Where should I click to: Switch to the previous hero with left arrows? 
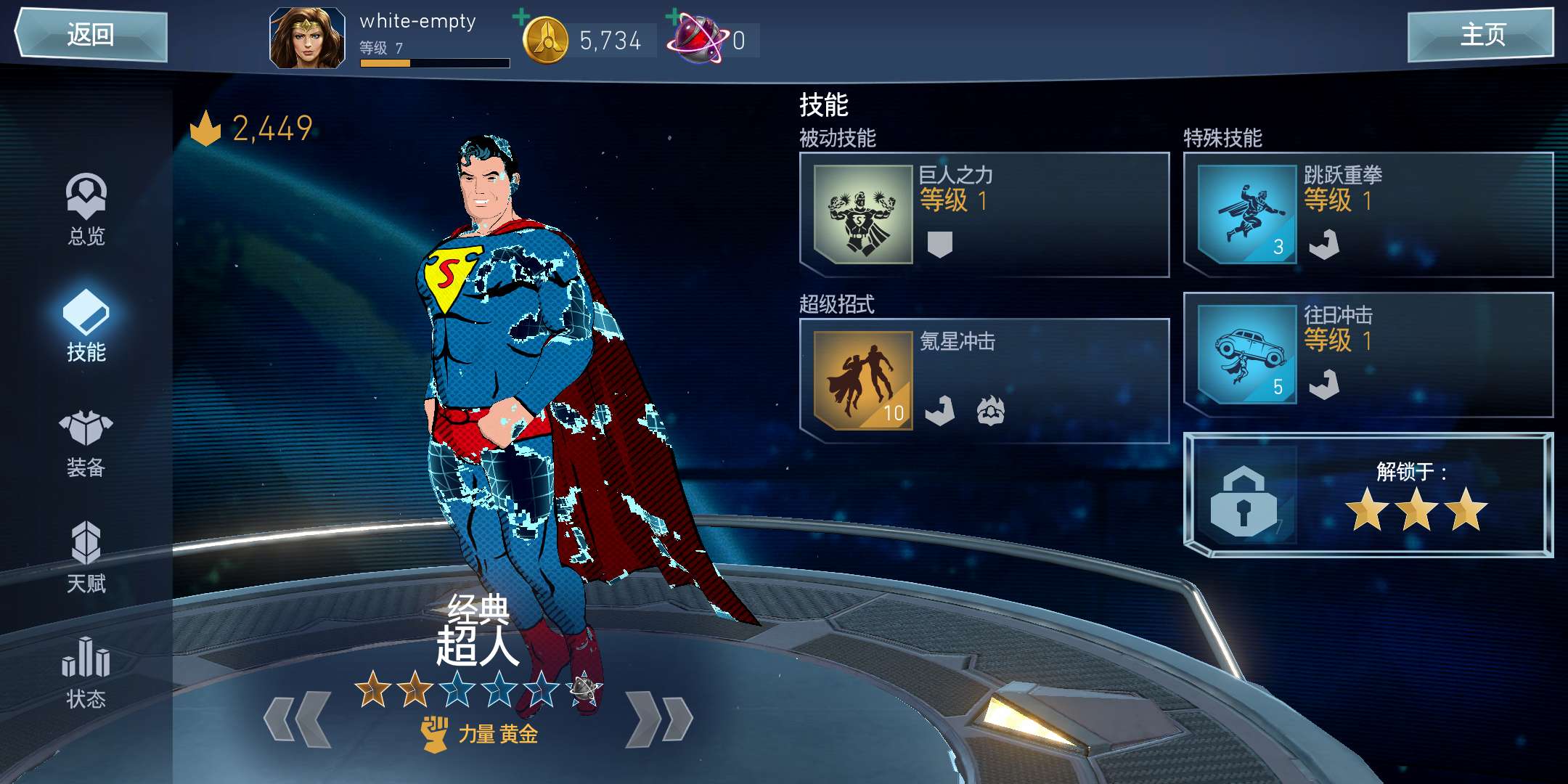(298, 719)
